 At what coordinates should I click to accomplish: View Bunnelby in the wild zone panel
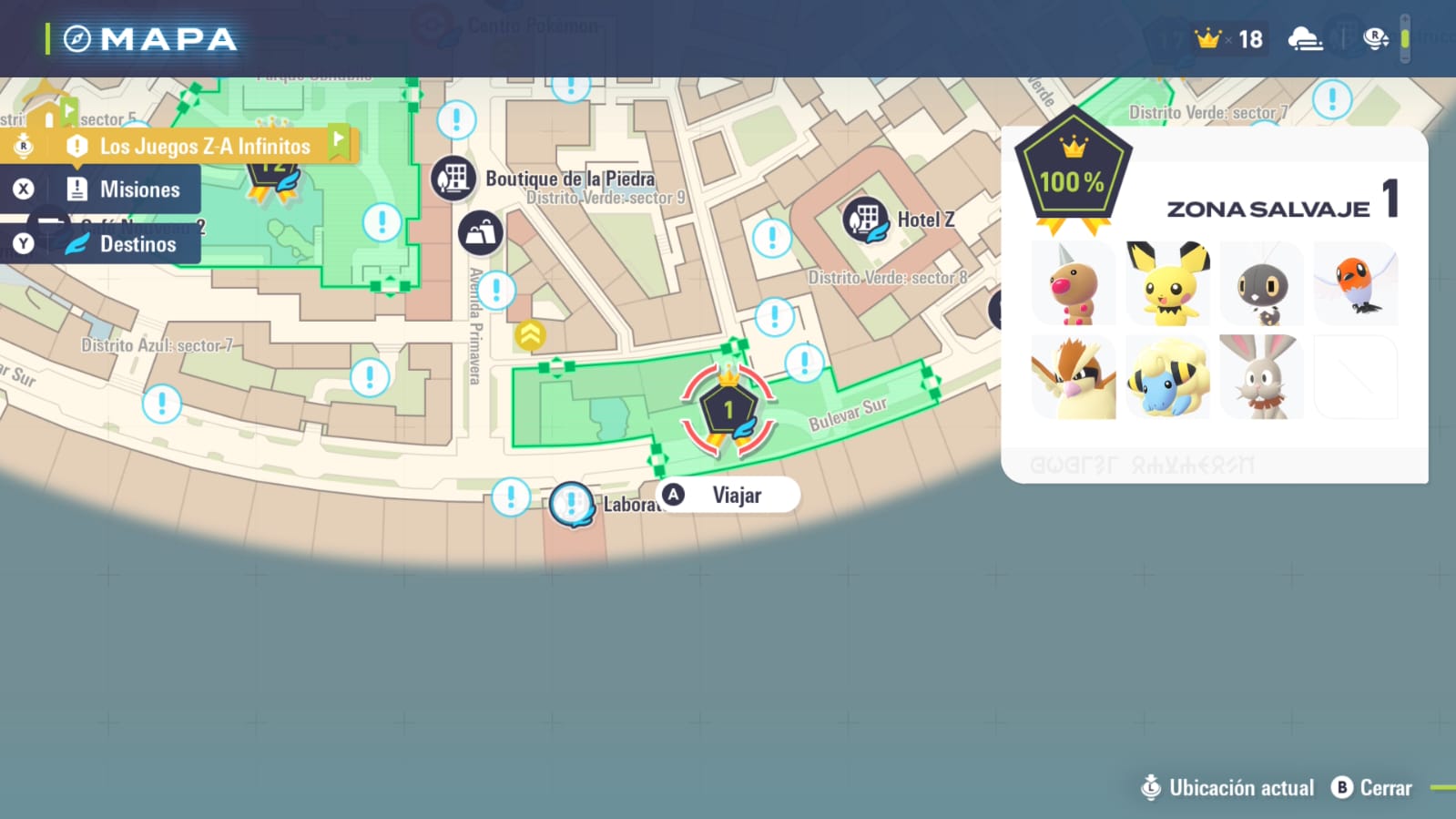(x=1261, y=377)
